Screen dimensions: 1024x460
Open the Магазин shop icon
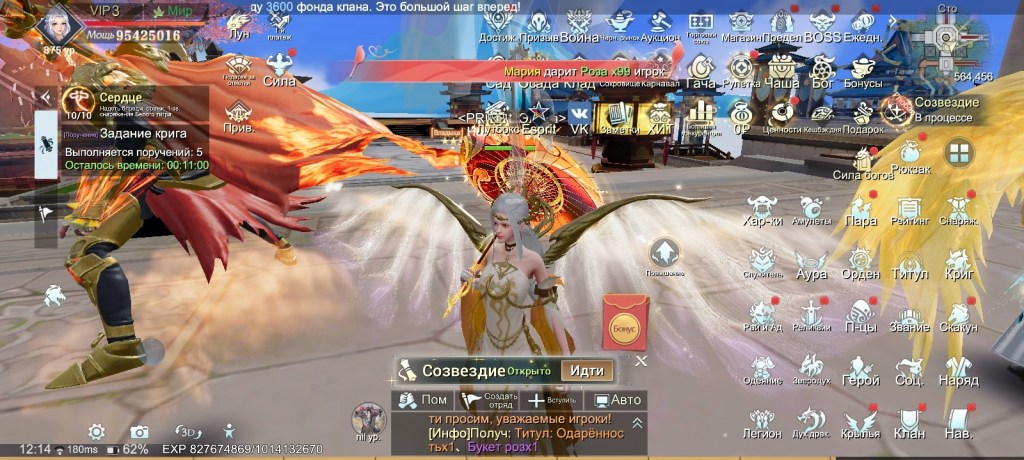(741, 24)
